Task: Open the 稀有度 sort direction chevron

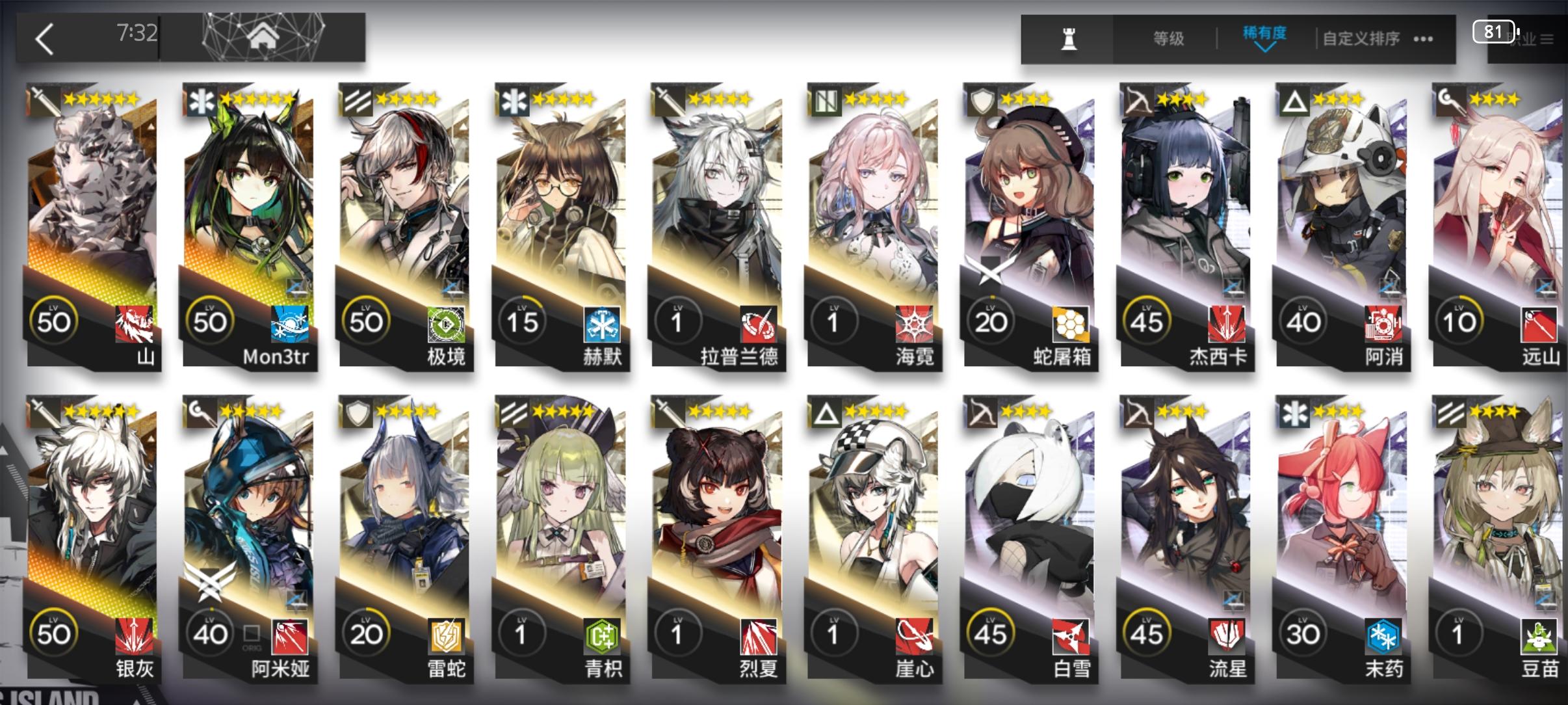Action: (x=1266, y=49)
